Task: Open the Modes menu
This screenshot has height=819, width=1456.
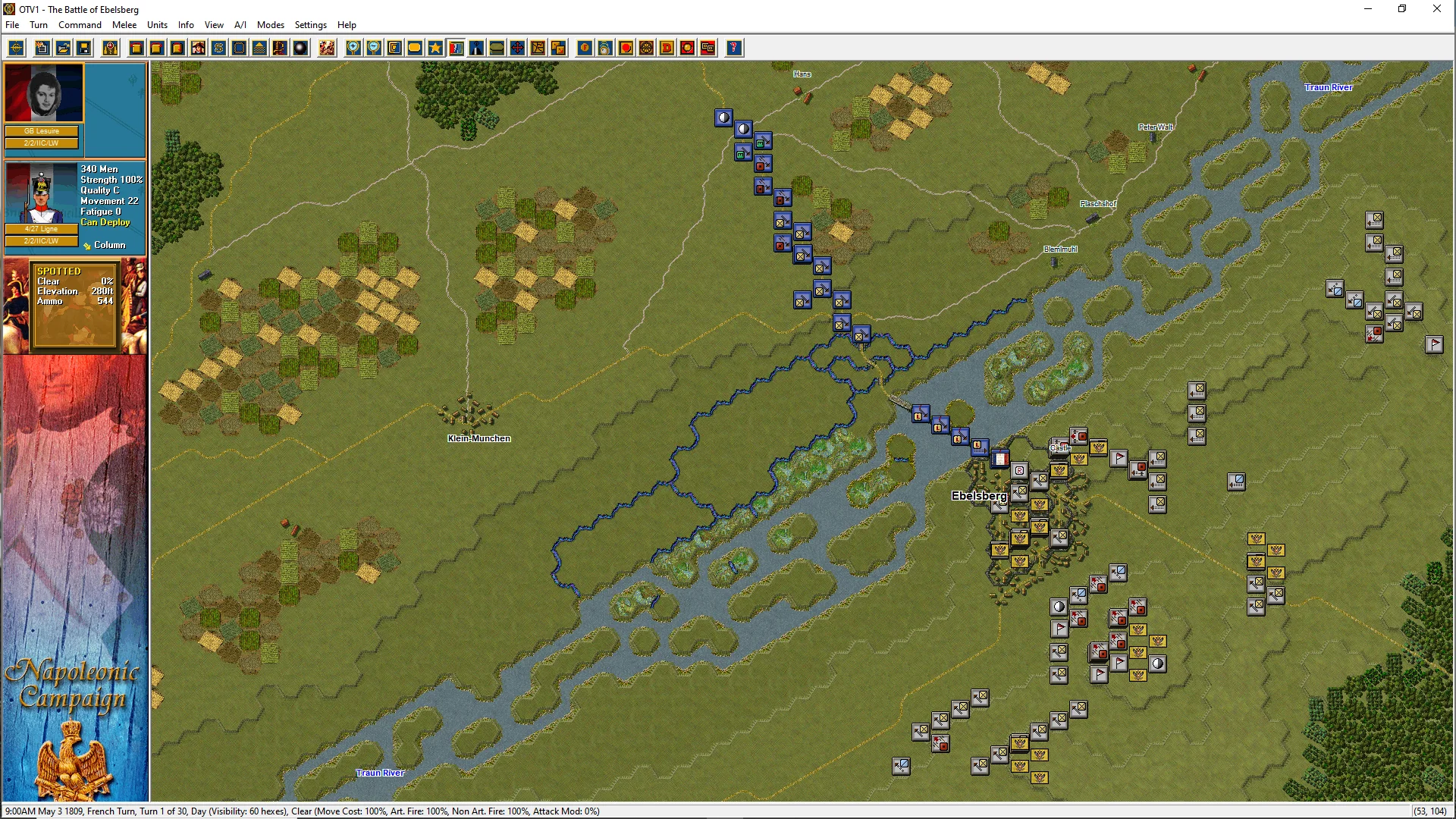Action: (x=270, y=25)
